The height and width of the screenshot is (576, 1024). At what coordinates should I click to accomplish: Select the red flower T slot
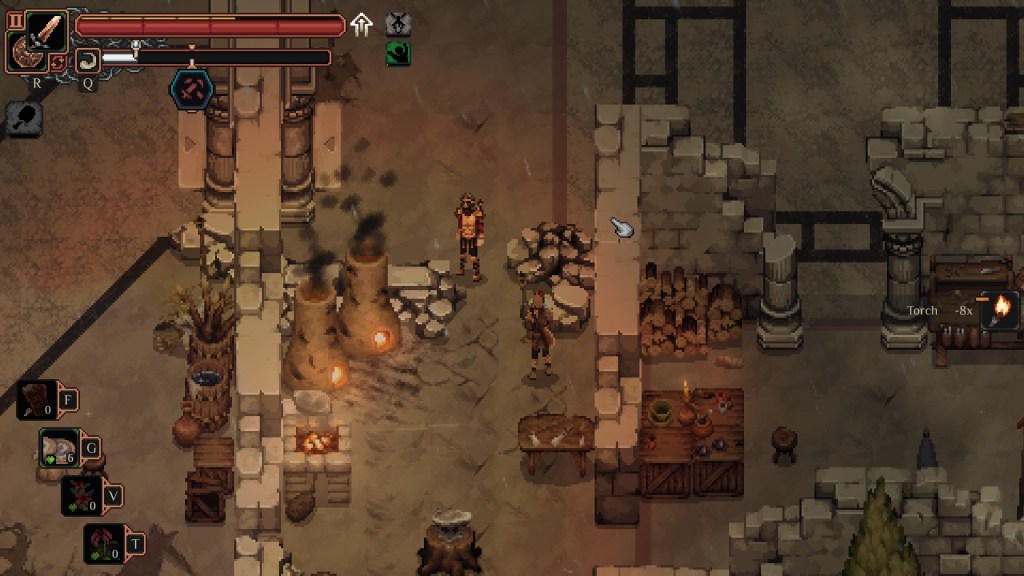click(104, 543)
